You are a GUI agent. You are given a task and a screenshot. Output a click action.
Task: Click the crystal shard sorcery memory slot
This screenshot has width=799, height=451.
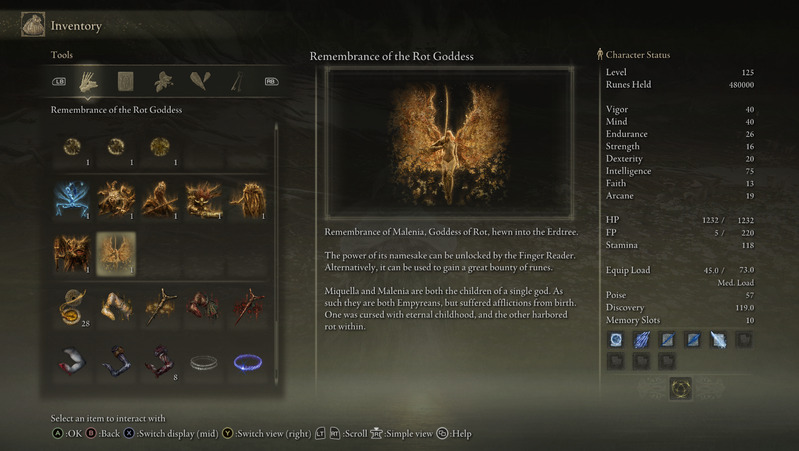click(x=718, y=340)
